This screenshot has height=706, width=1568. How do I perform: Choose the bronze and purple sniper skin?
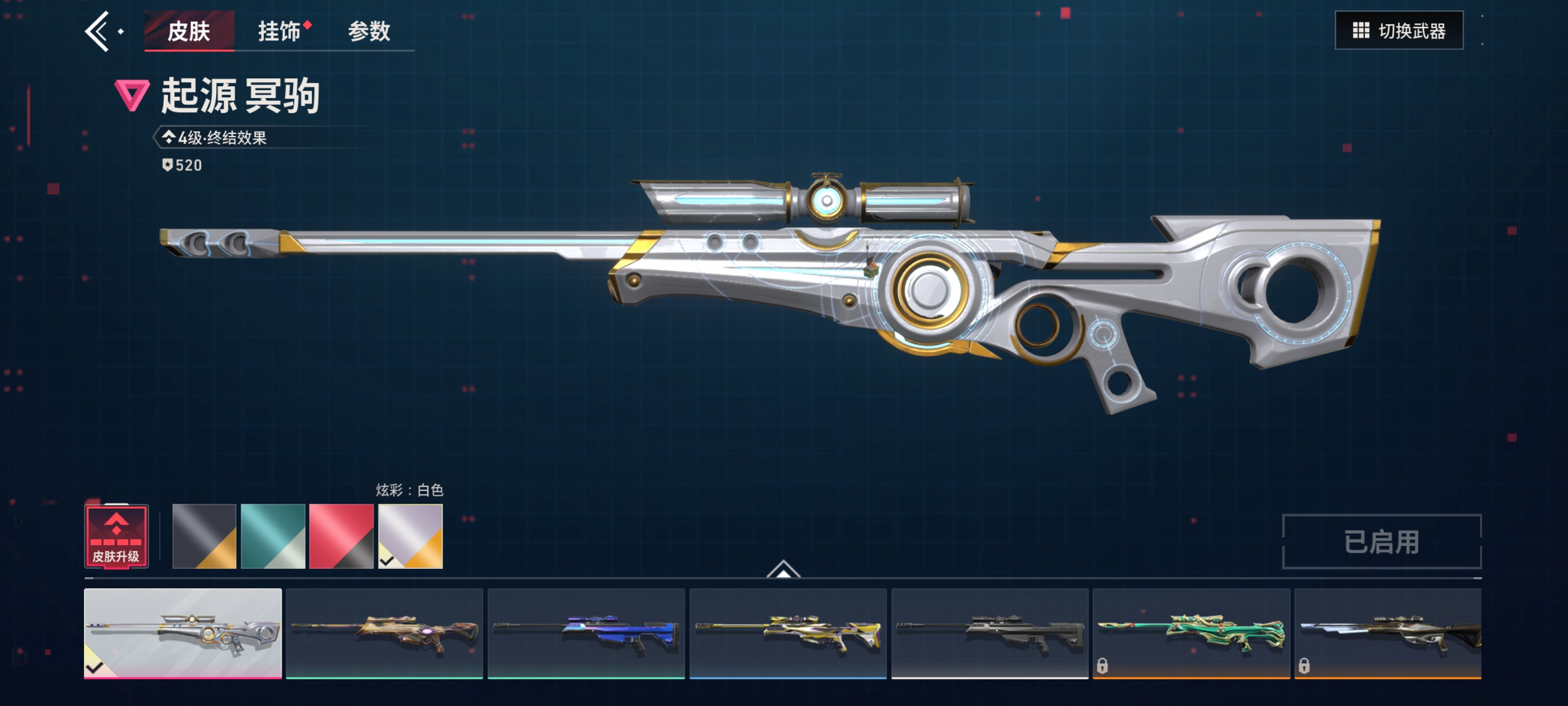384,633
